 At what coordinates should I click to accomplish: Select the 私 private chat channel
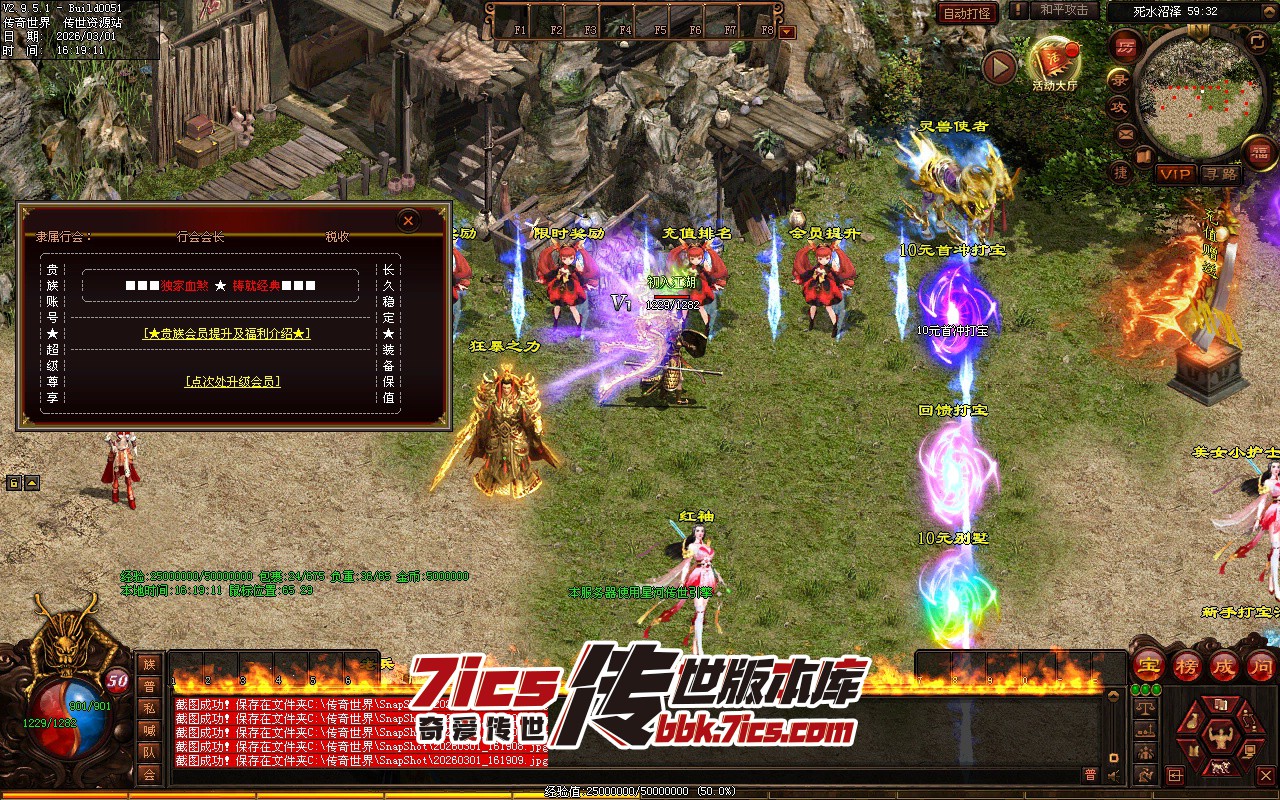[x=149, y=707]
